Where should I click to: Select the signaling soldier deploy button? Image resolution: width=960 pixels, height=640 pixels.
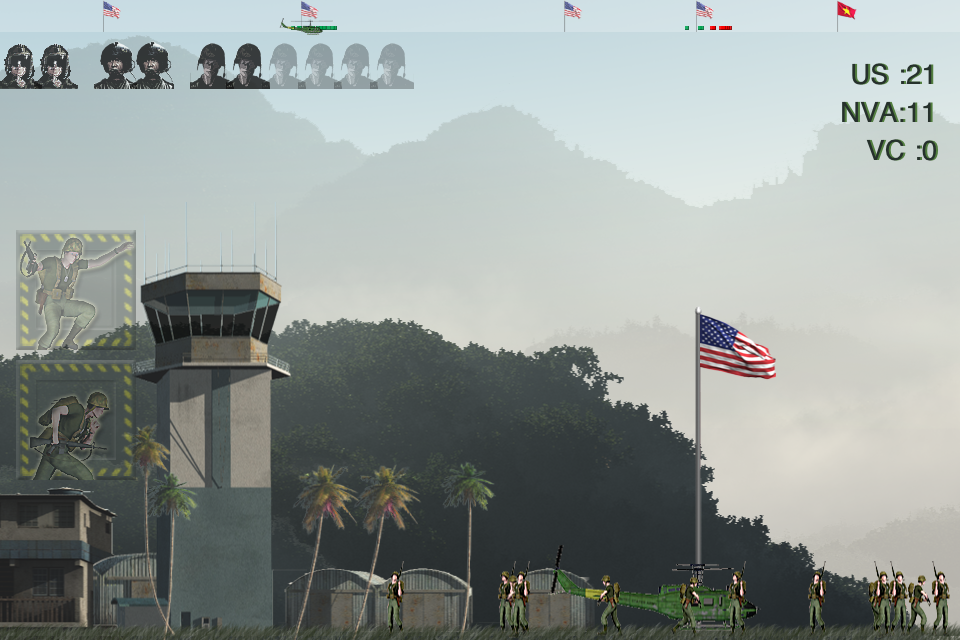tap(76, 290)
